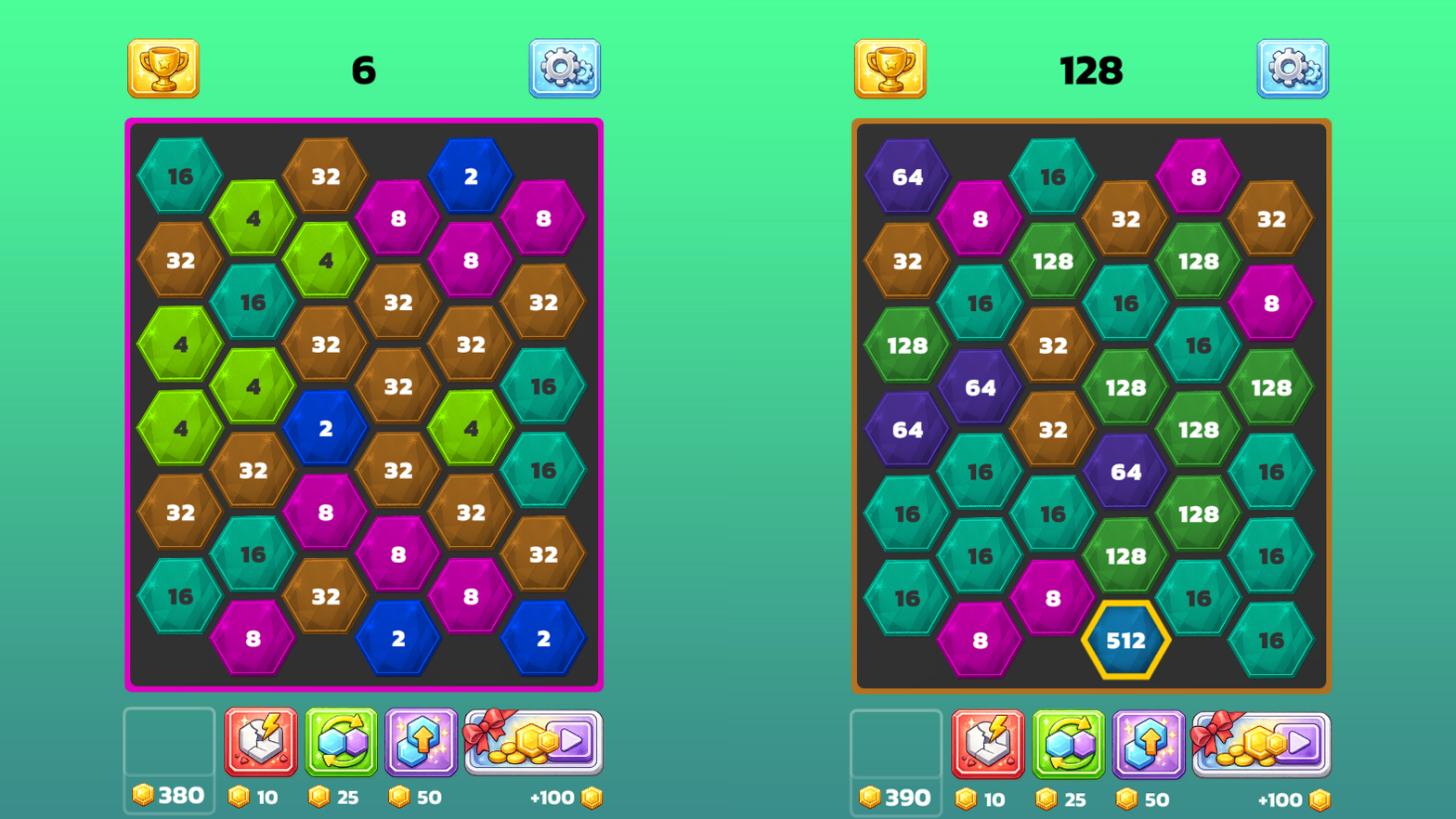This screenshot has width=1456, height=819.
Task: Open settings on the right game board
Action: [1292, 69]
